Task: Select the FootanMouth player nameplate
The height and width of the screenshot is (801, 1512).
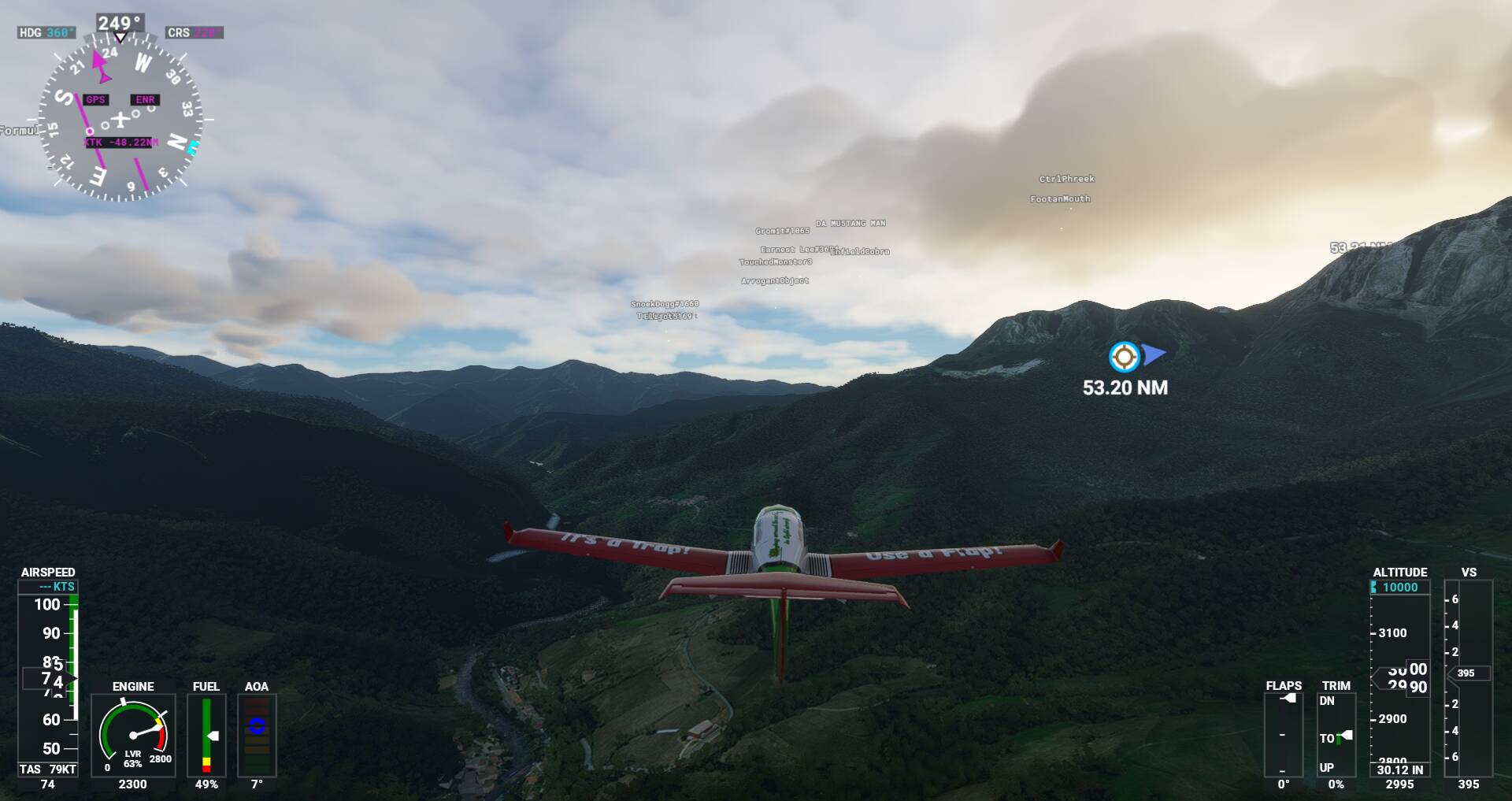Action: tap(1060, 199)
